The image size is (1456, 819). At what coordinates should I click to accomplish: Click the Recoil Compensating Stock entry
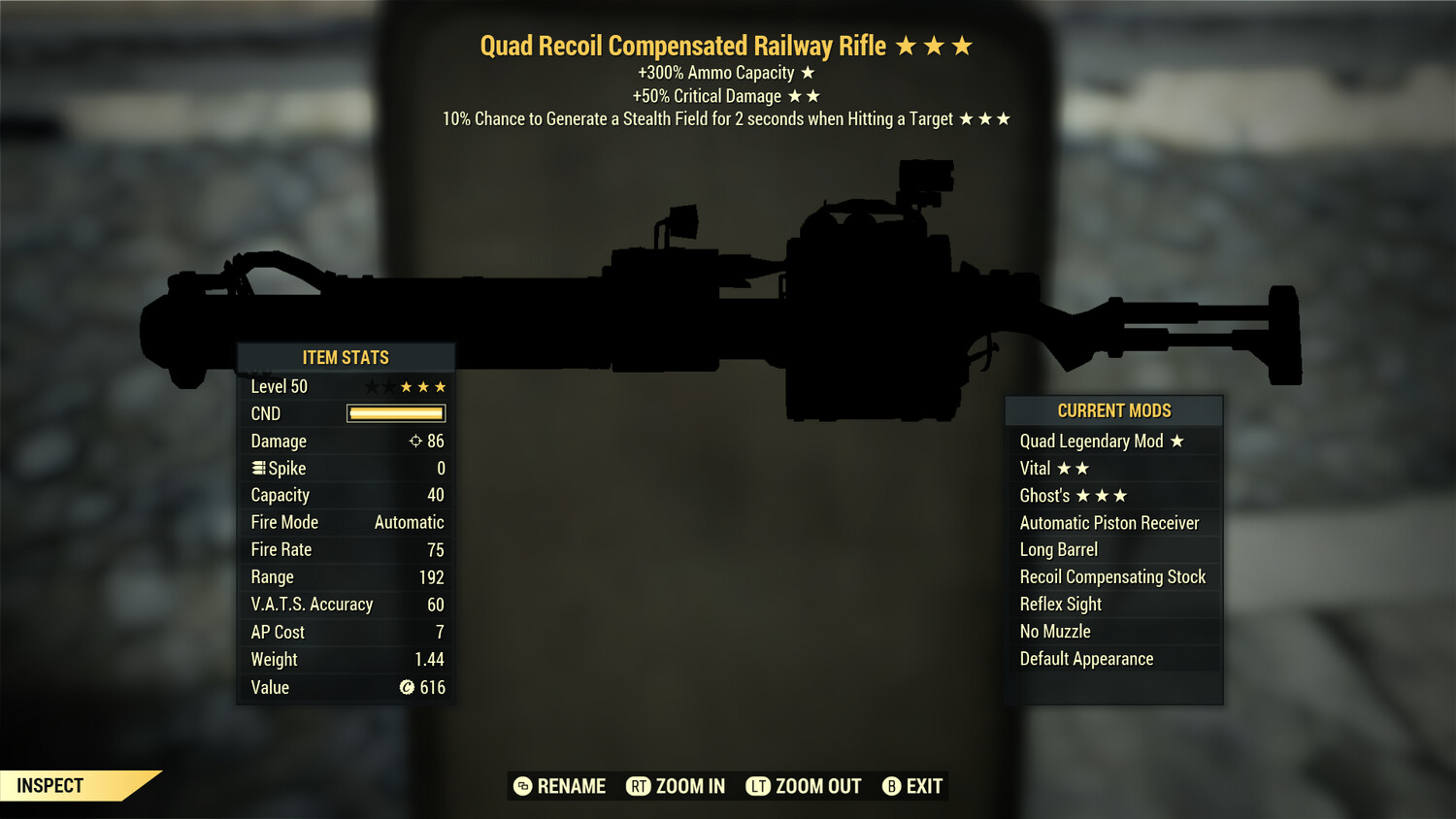coord(1112,576)
